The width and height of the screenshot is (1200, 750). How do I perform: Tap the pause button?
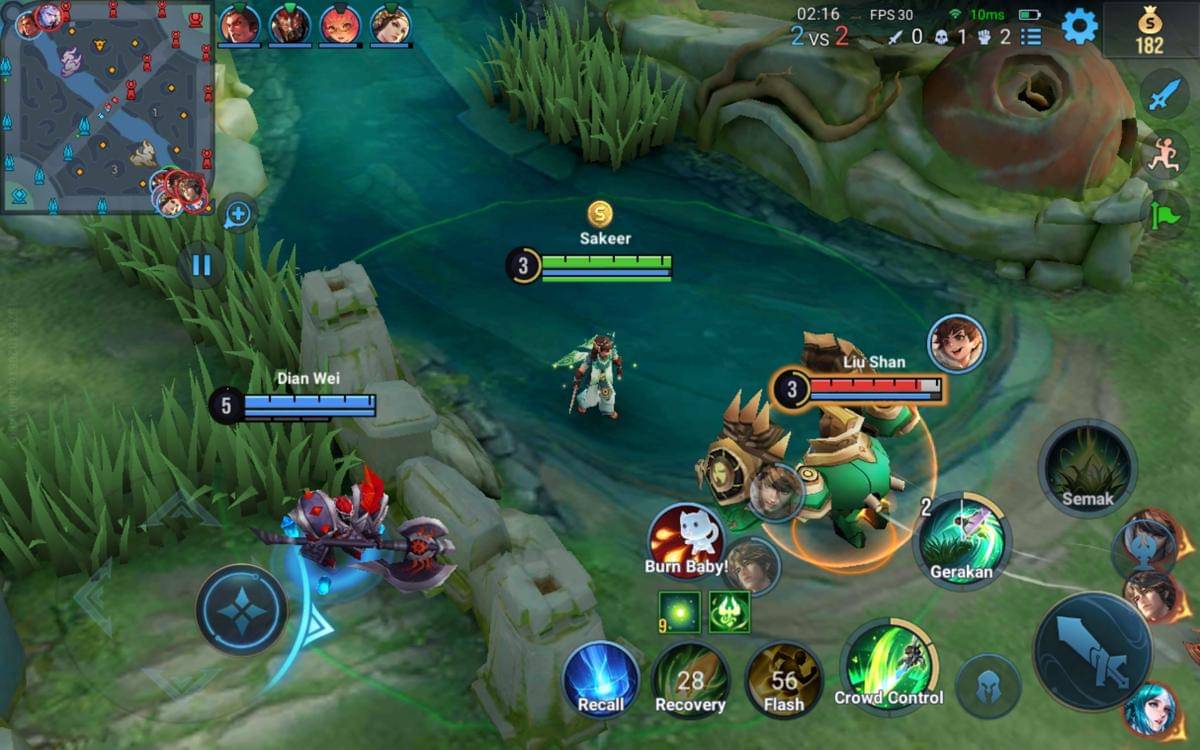(201, 266)
